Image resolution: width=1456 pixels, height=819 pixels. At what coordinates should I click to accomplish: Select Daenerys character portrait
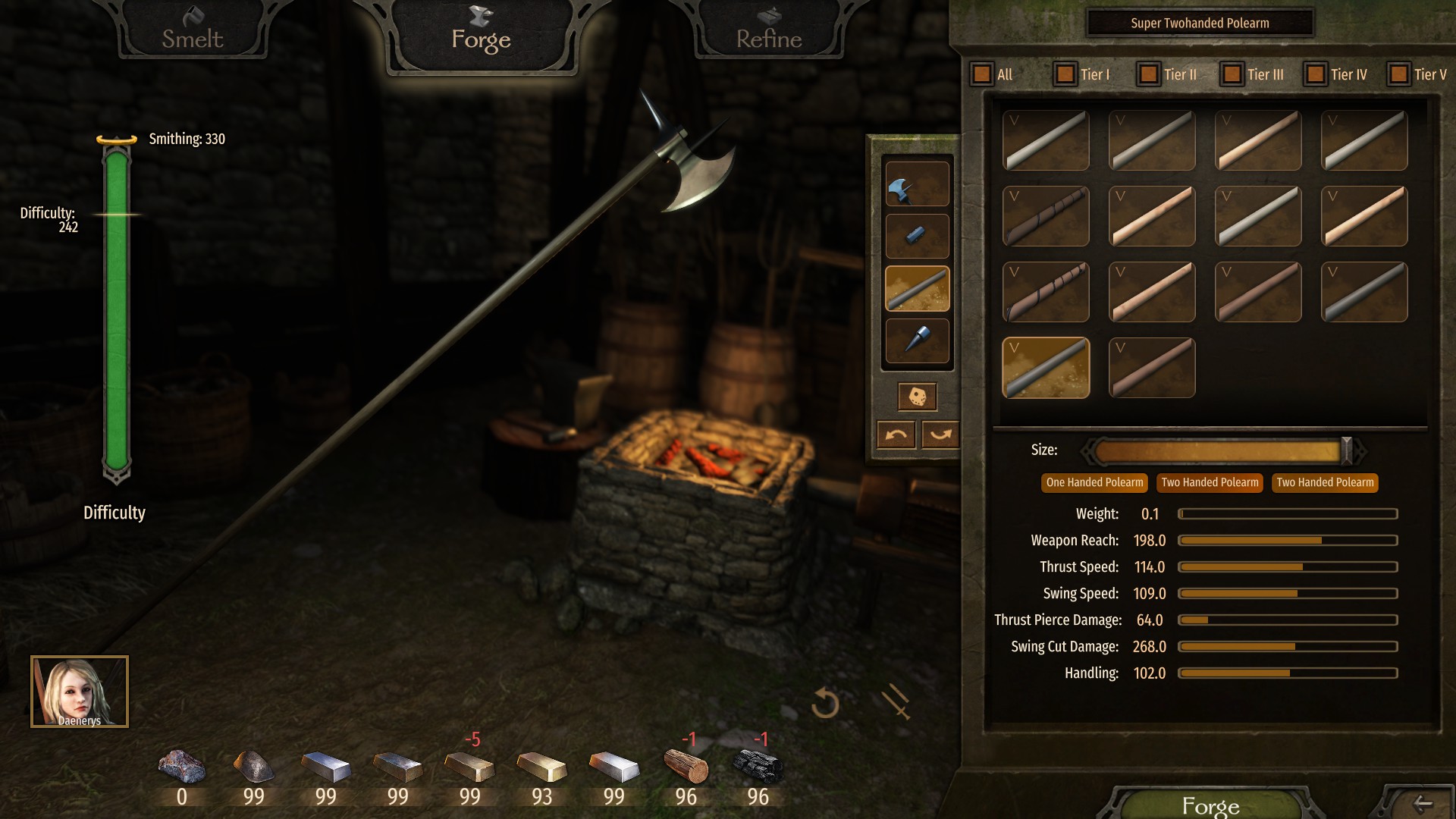(x=80, y=692)
